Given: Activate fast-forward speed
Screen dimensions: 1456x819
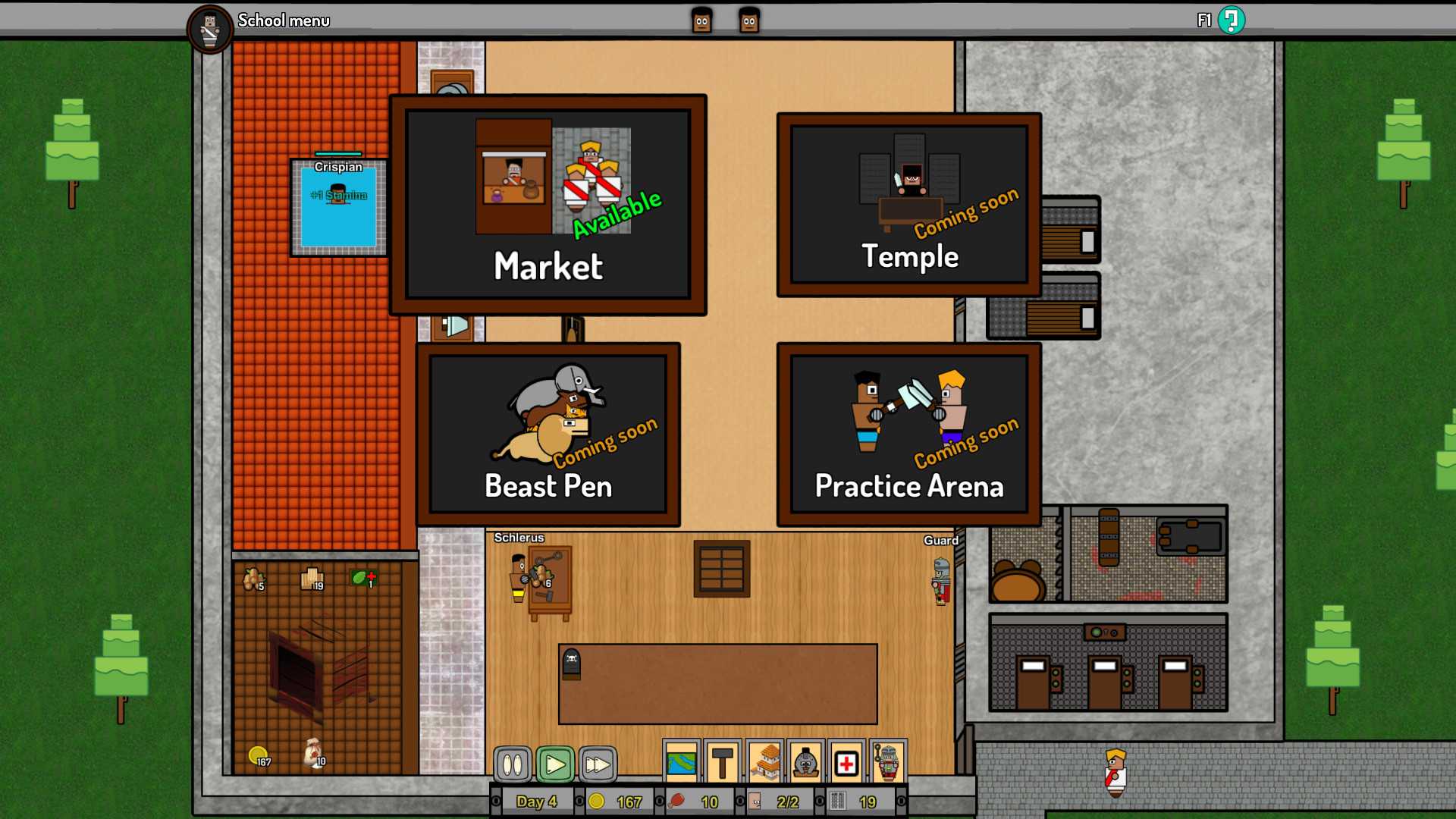Looking at the screenshot, I should click(598, 764).
